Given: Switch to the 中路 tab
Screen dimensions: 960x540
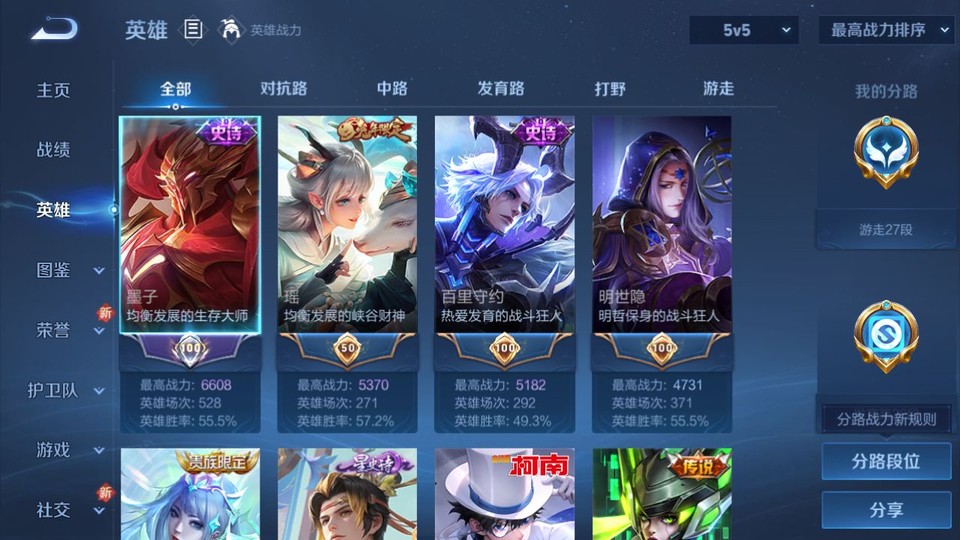Looking at the screenshot, I should (392, 89).
